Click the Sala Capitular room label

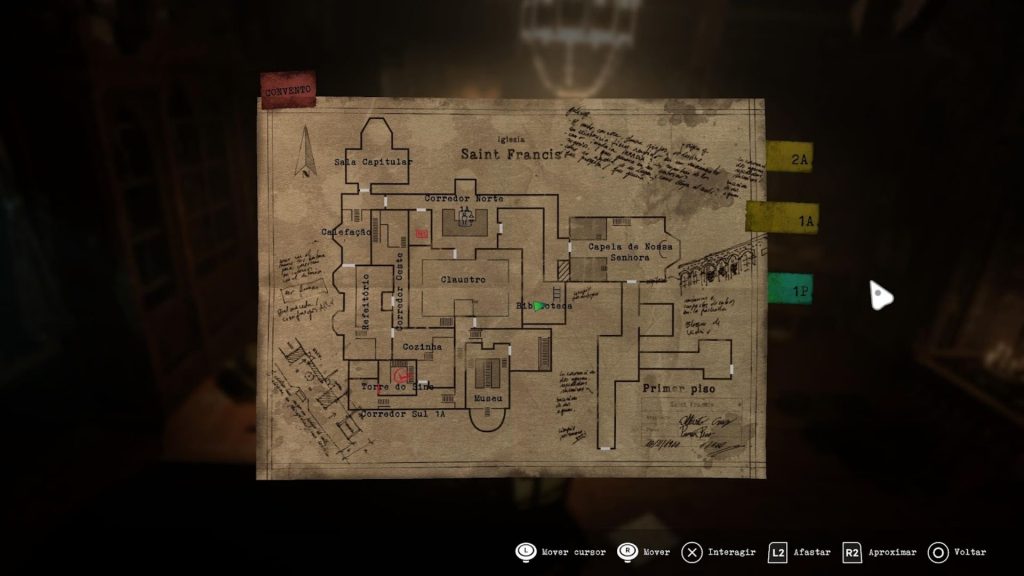tap(373, 161)
